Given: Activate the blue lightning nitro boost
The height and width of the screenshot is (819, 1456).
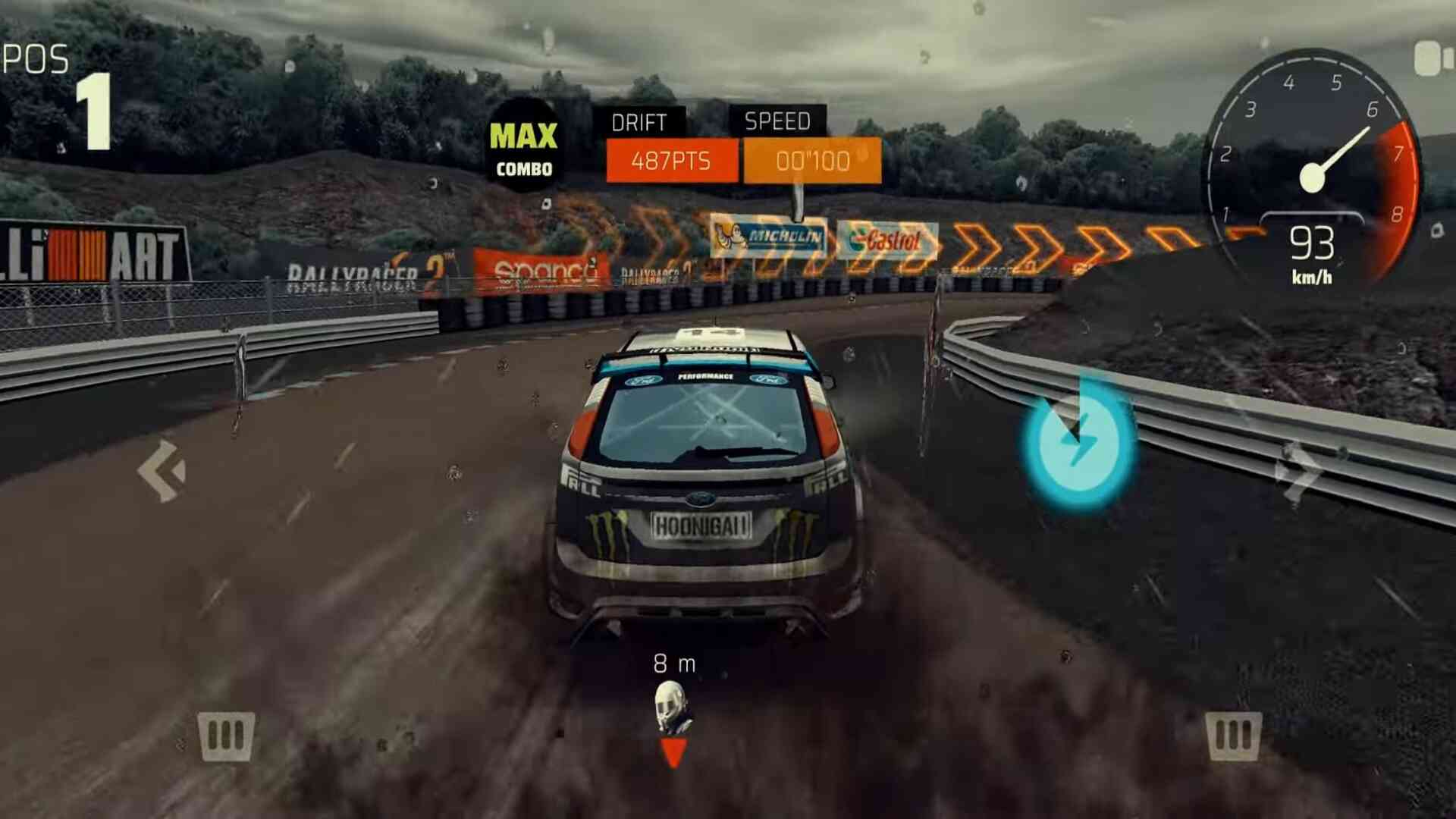Looking at the screenshot, I should [x=1078, y=444].
